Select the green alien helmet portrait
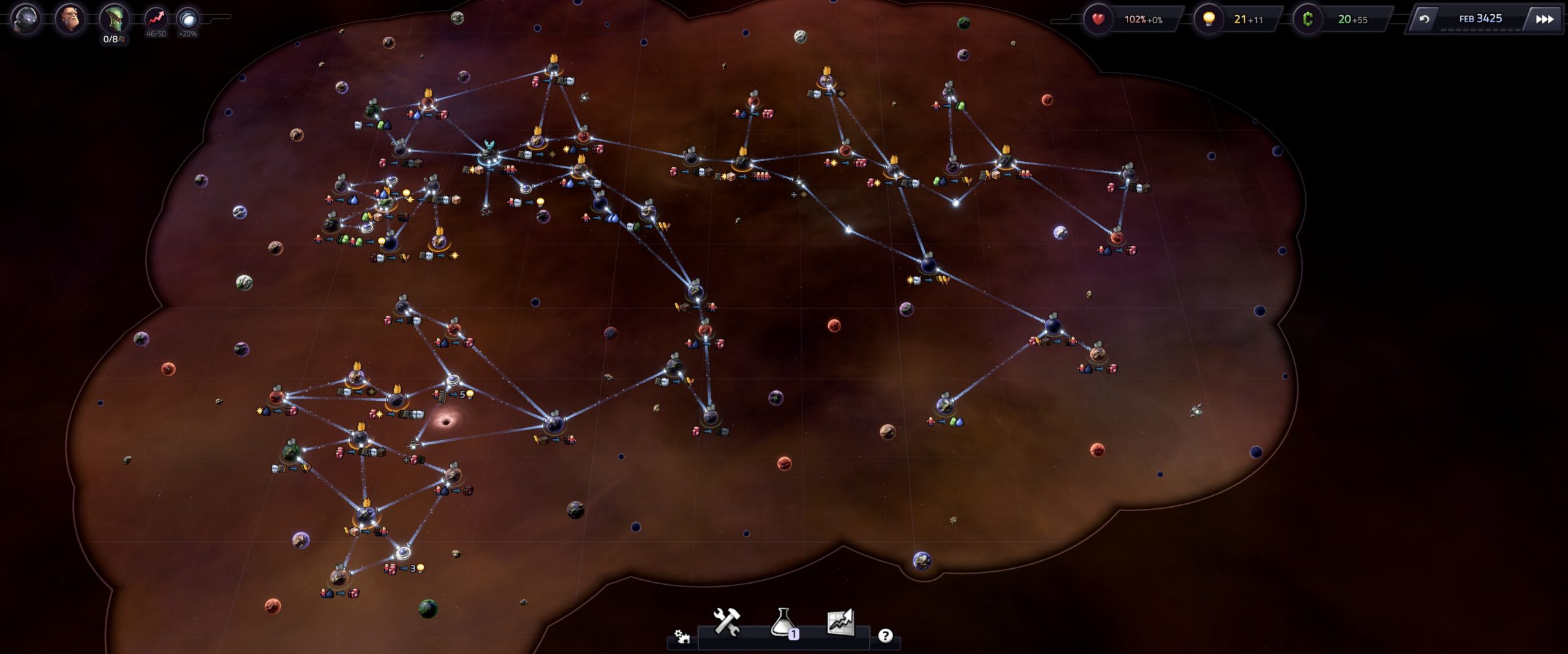 pos(115,18)
